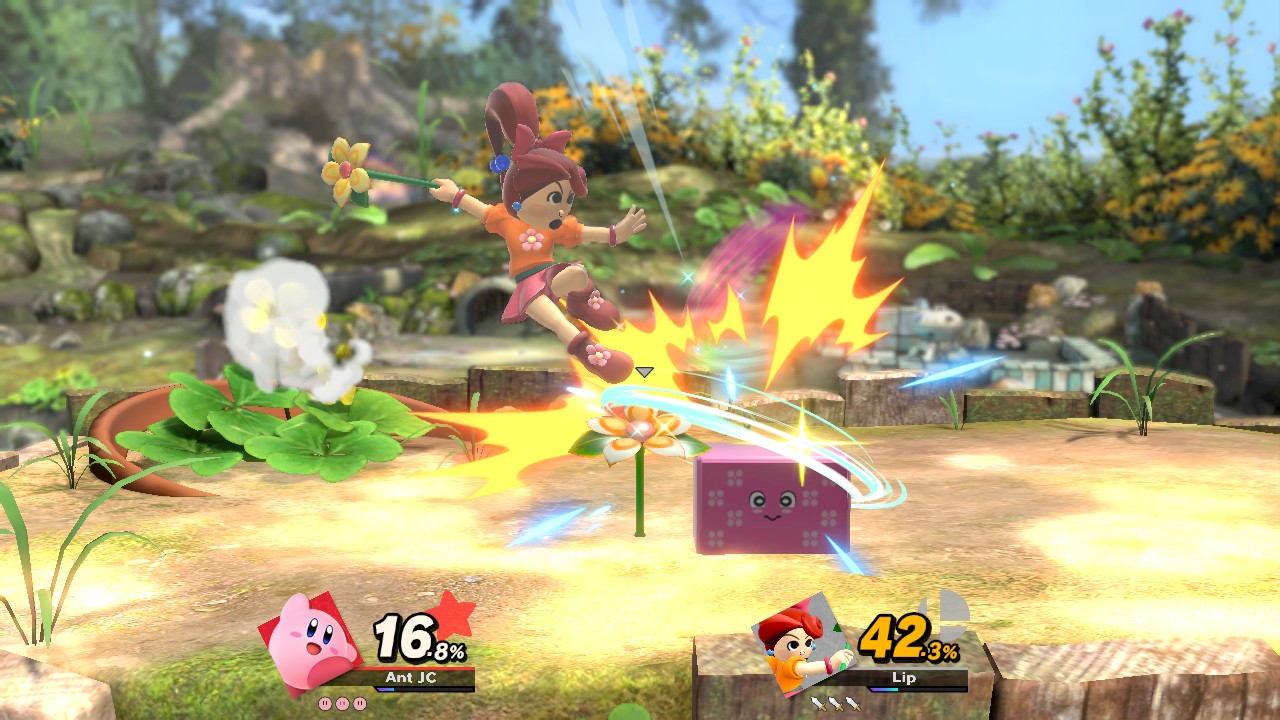Click the Mii fighter portrait for Lip

click(x=802, y=644)
